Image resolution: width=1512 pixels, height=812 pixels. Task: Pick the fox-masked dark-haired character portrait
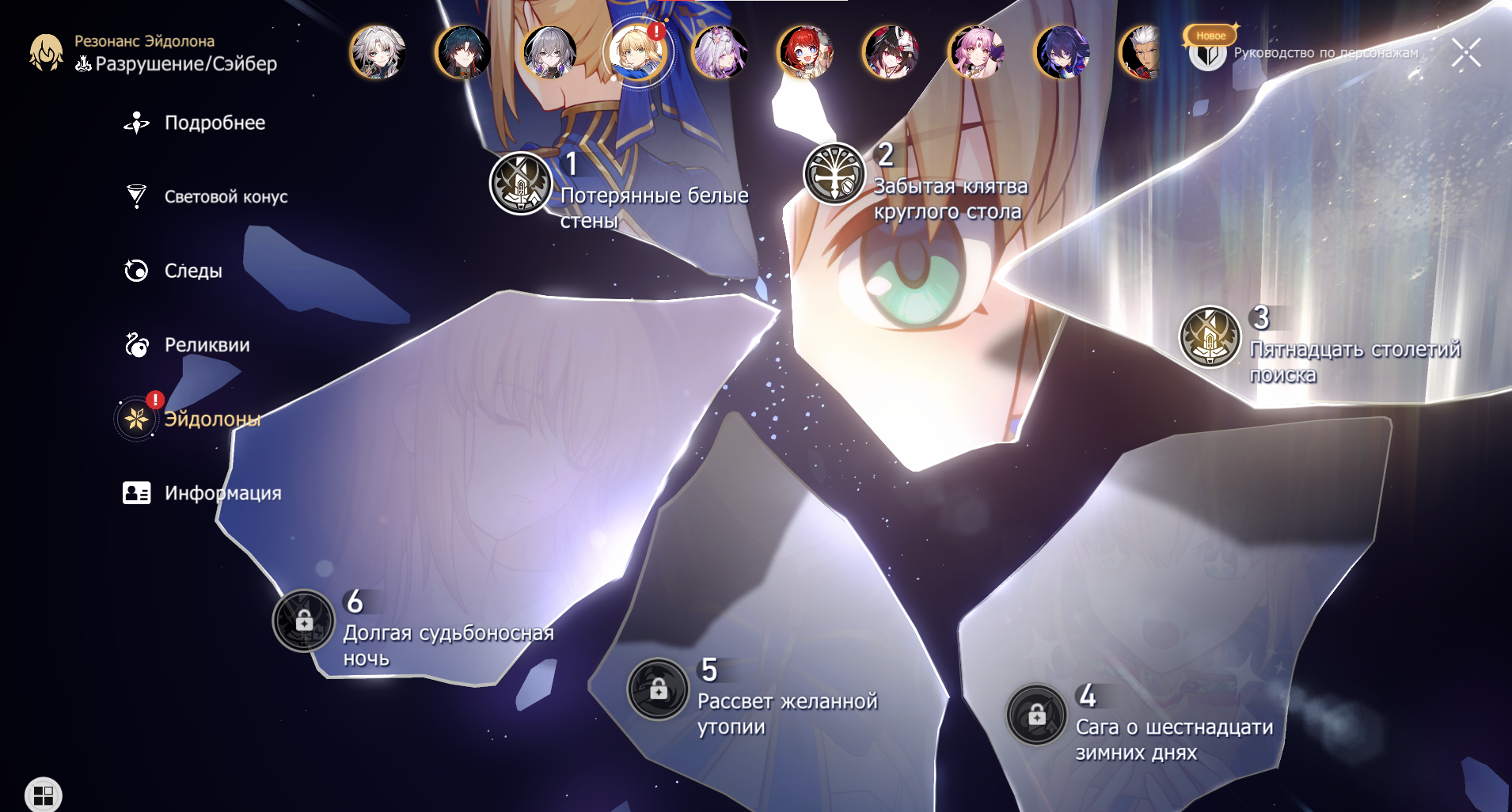point(891,53)
